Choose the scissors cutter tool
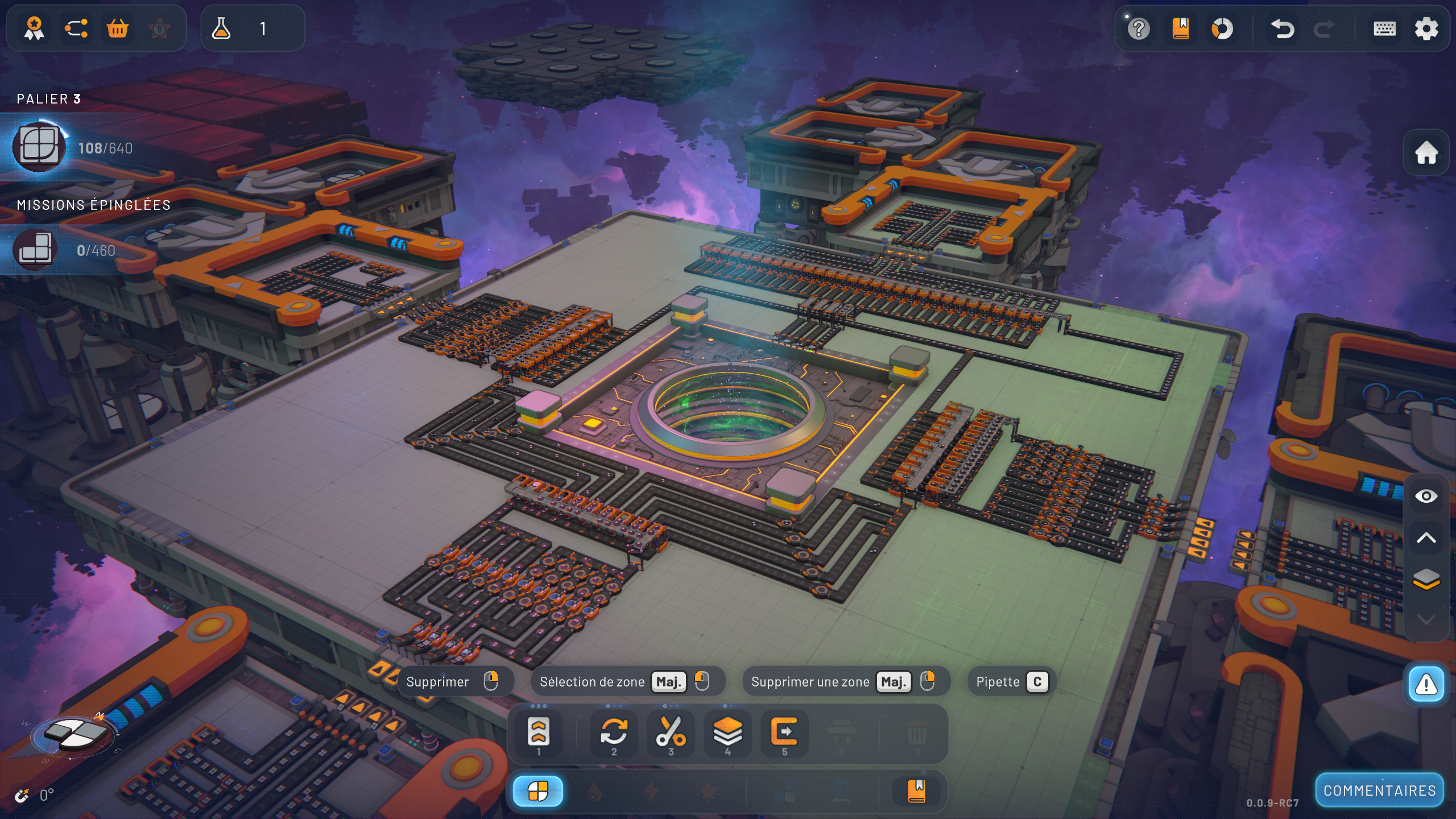Image resolution: width=1456 pixels, height=819 pixels. click(671, 732)
